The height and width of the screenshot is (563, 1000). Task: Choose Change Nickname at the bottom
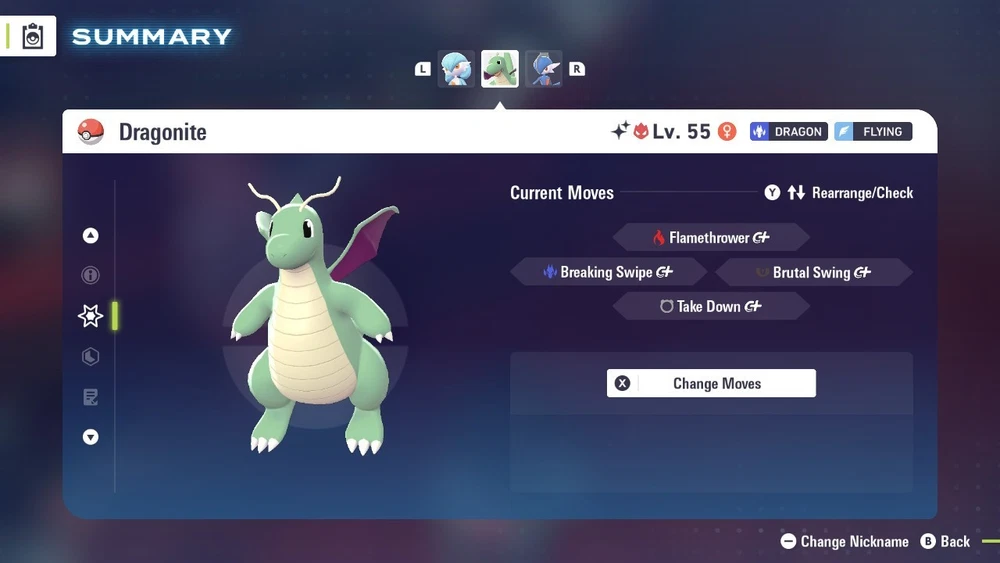(844, 541)
